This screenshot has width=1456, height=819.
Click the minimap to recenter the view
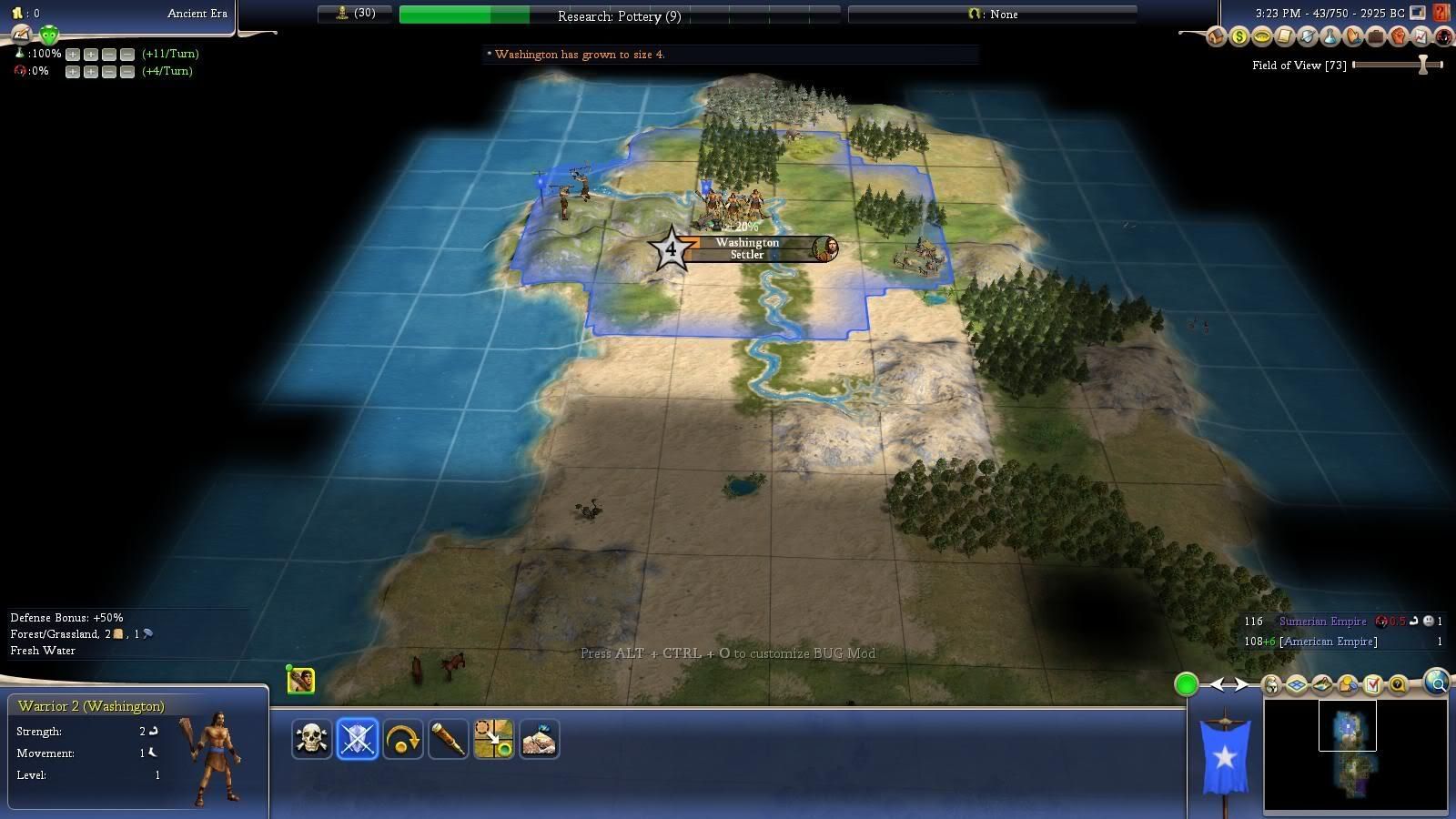[x=1355, y=753]
